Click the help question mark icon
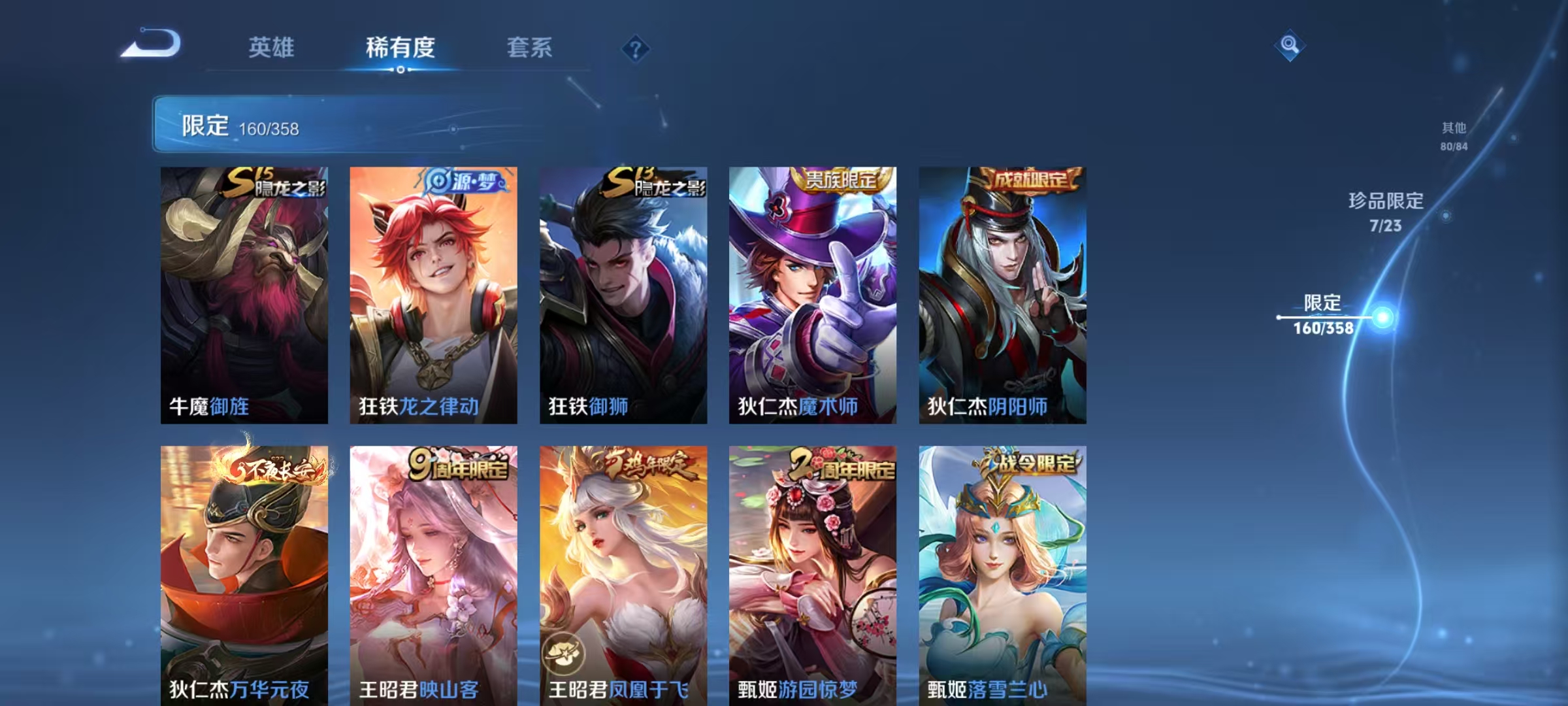Viewport: 1568px width, 706px height. pos(637,47)
